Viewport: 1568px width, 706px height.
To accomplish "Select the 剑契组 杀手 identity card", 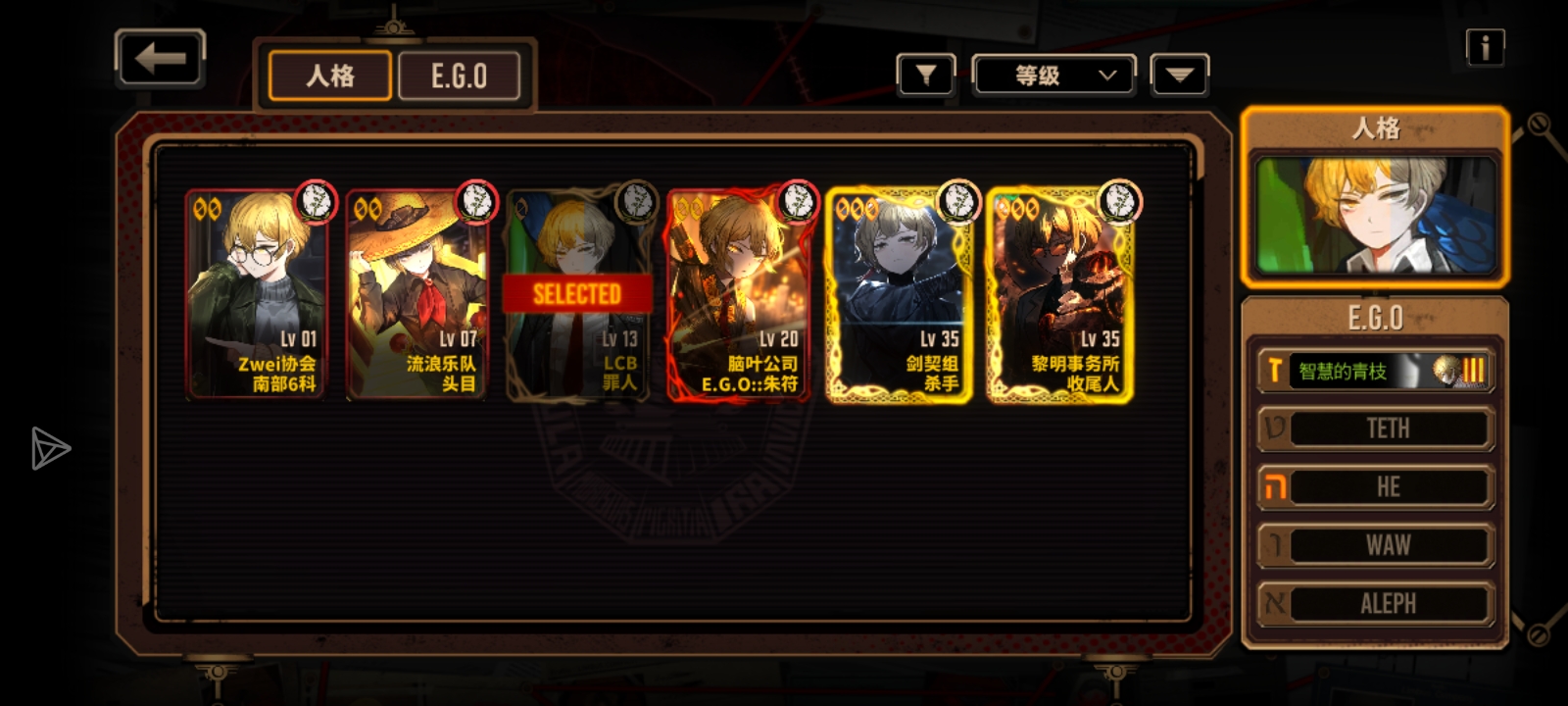I will tap(899, 294).
